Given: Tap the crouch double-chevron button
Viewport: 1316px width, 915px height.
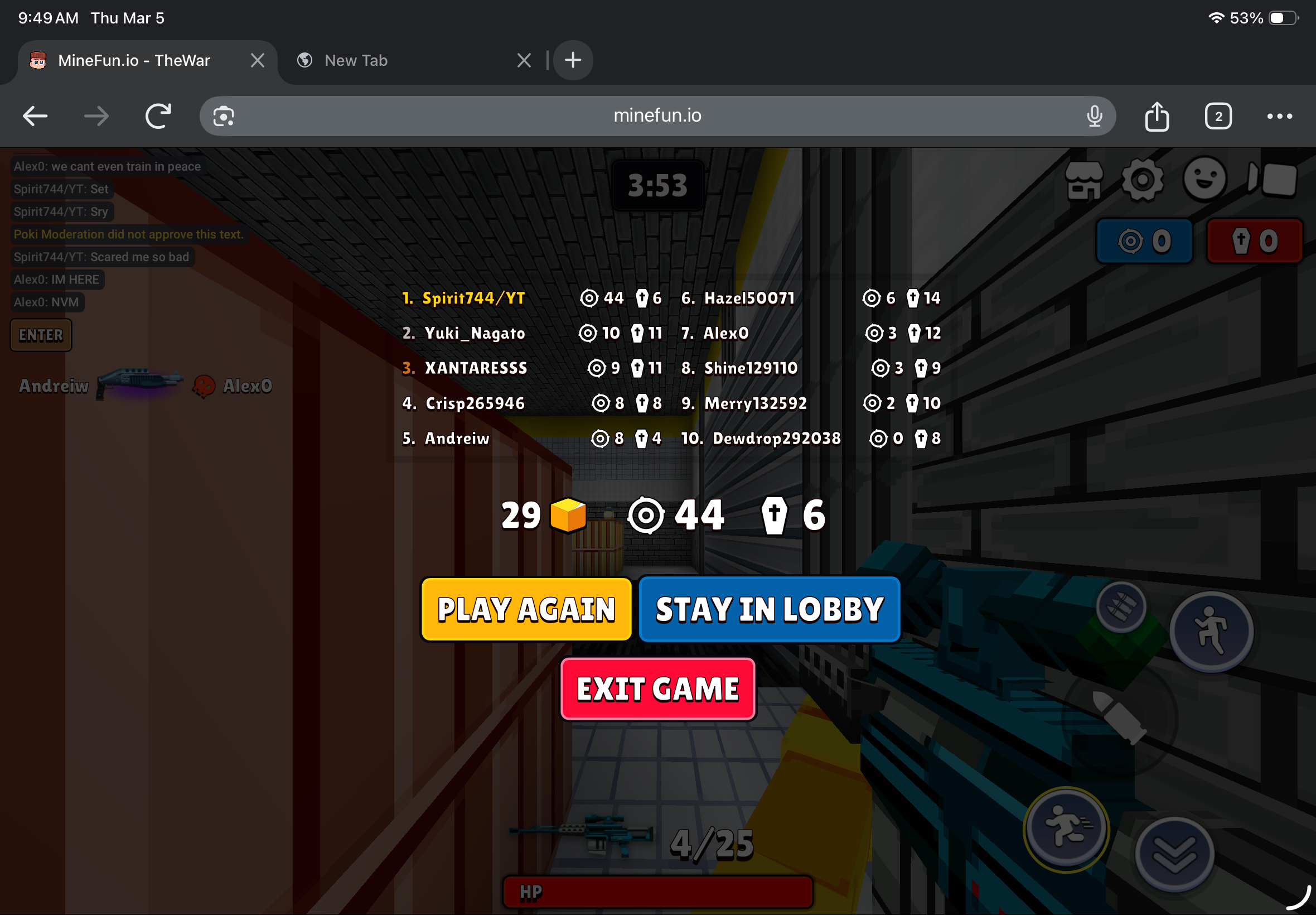Looking at the screenshot, I should coord(1174,854).
